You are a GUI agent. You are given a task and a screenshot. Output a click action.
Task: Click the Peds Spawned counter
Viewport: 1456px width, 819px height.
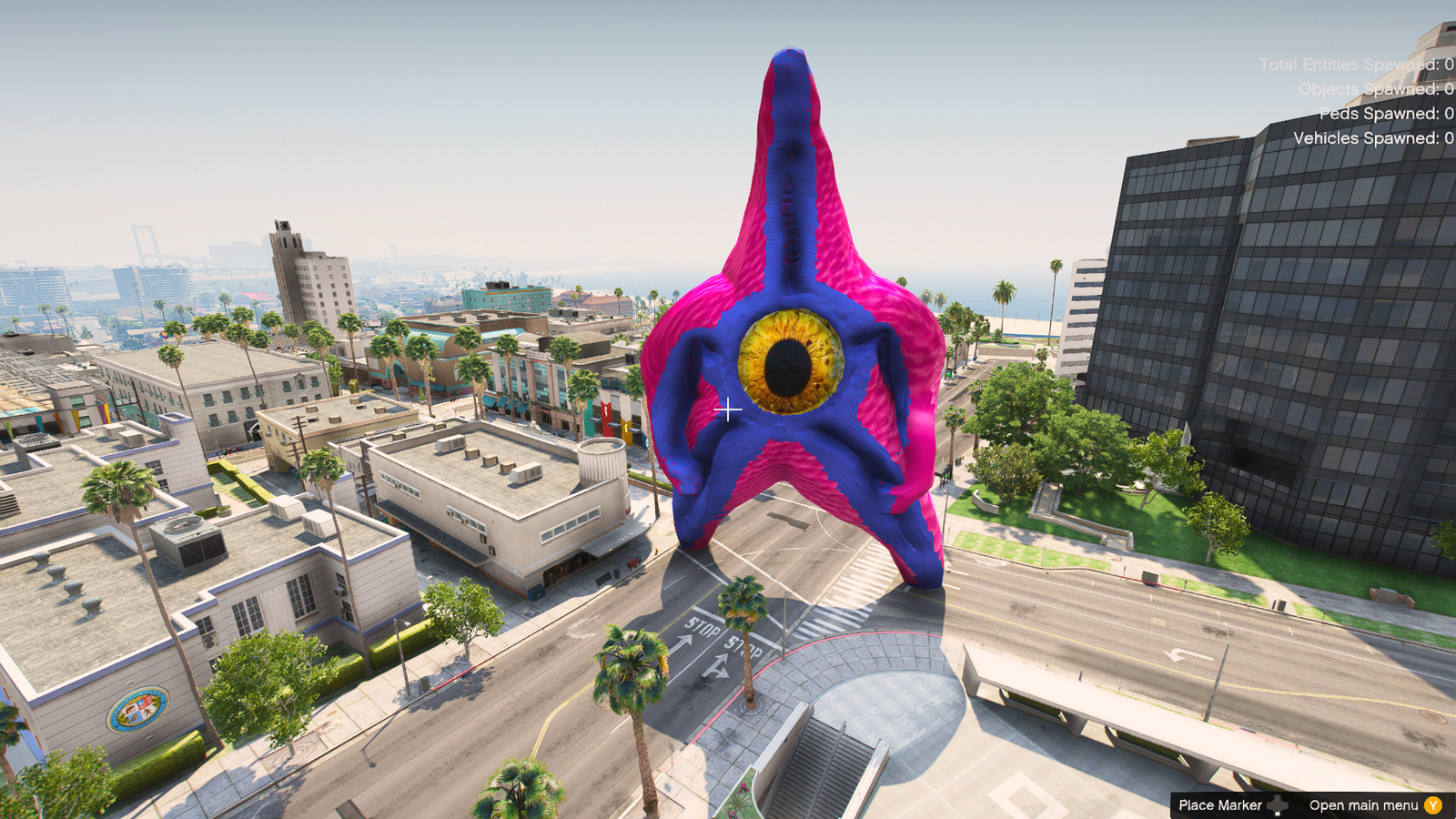1383,115
